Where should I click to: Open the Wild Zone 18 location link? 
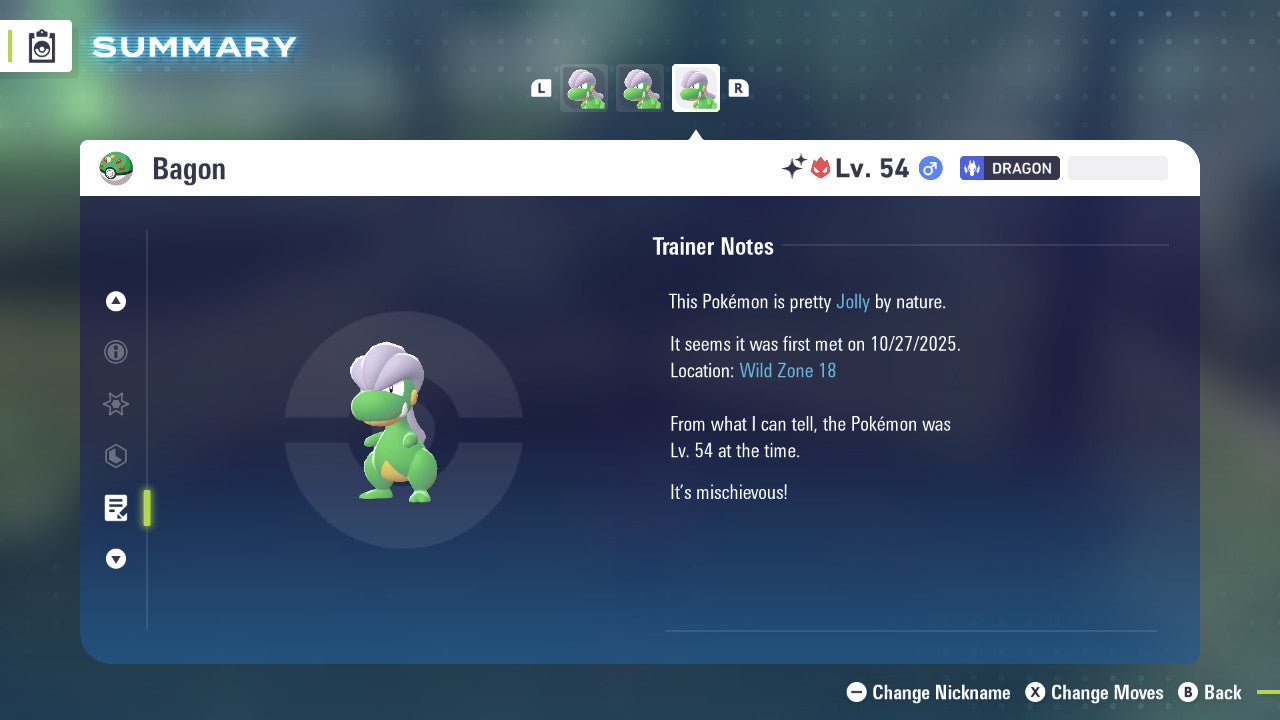(788, 370)
